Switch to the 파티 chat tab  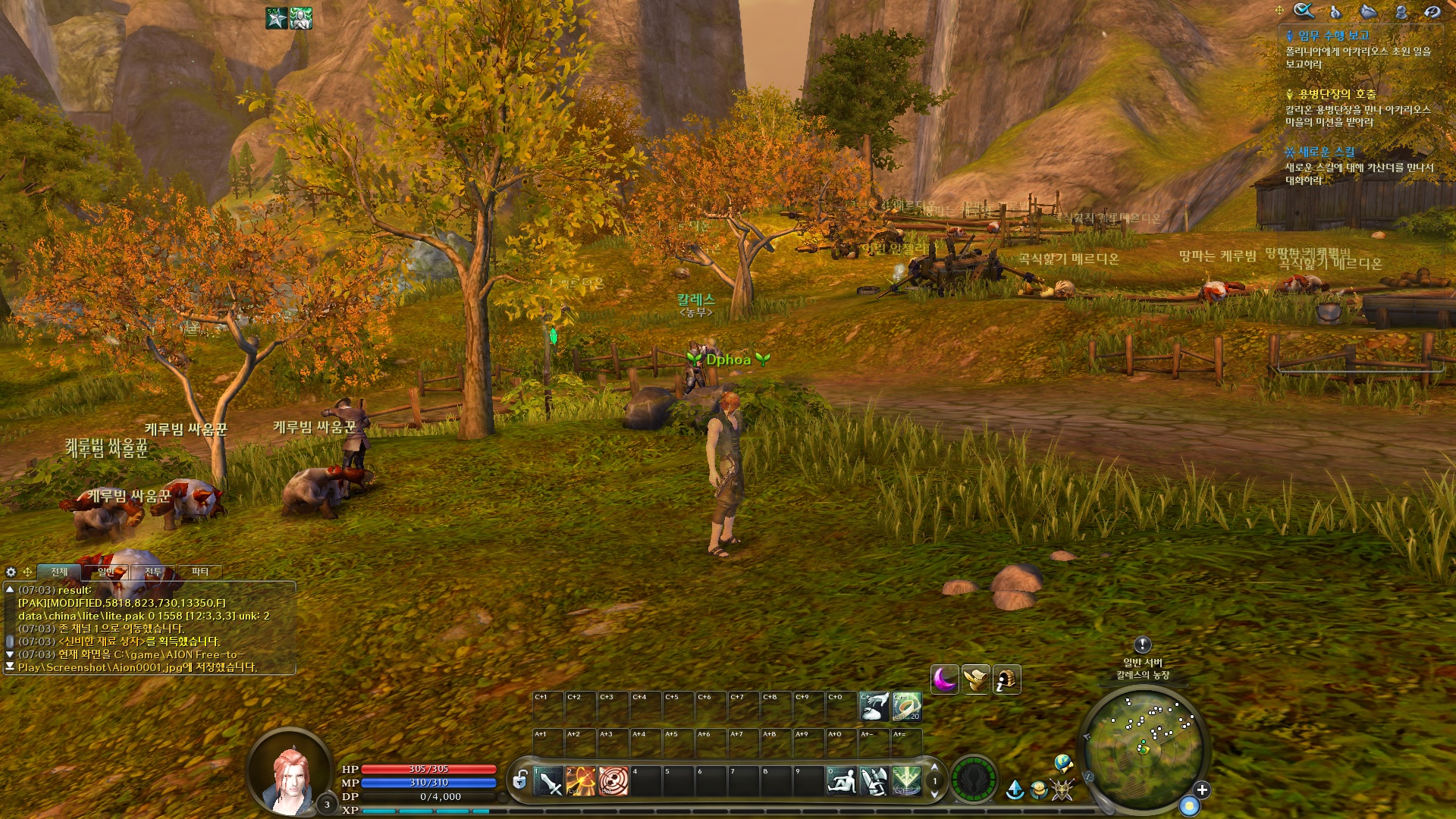(x=200, y=572)
